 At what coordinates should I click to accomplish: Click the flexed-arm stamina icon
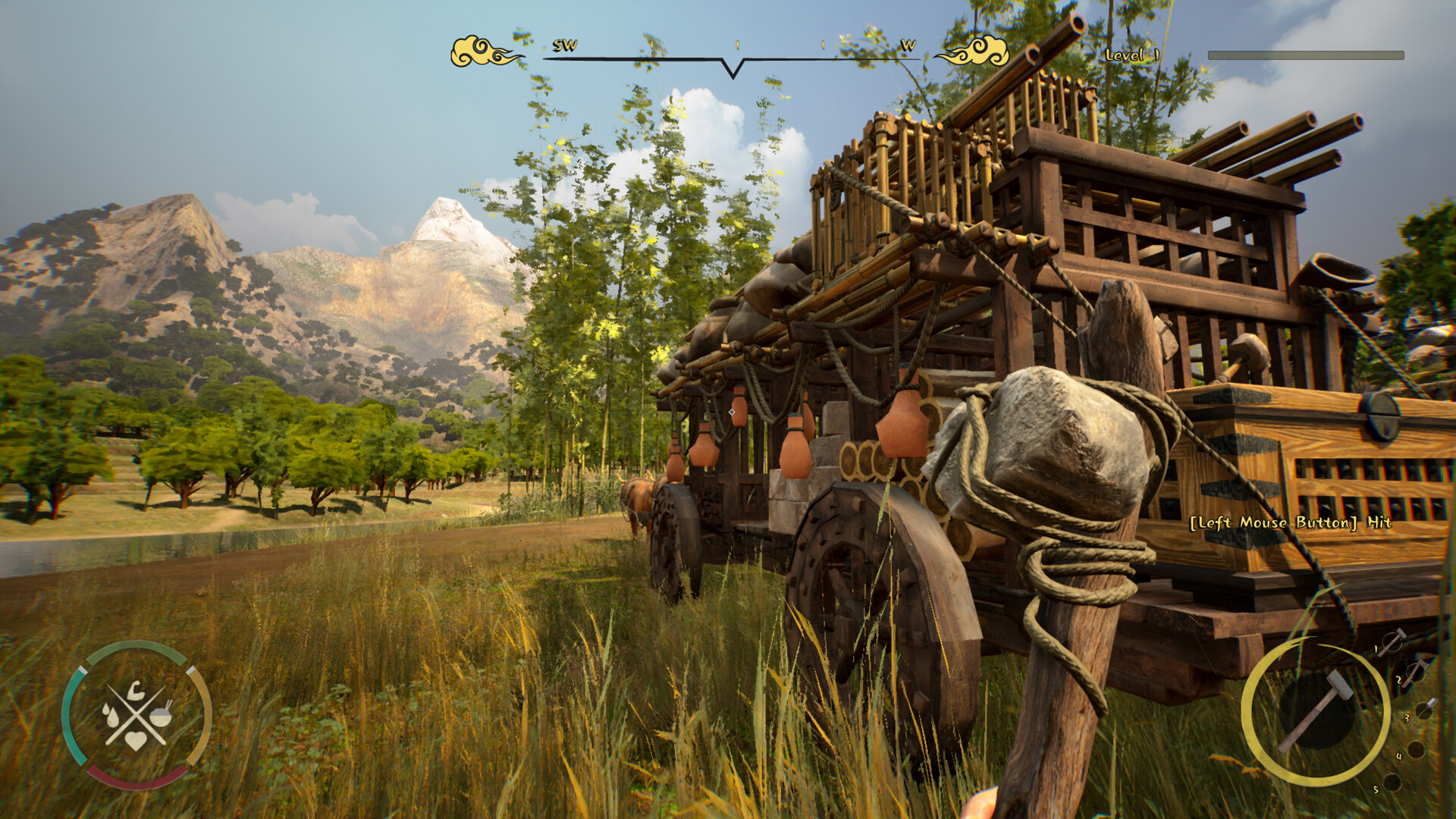click(135, 689)
